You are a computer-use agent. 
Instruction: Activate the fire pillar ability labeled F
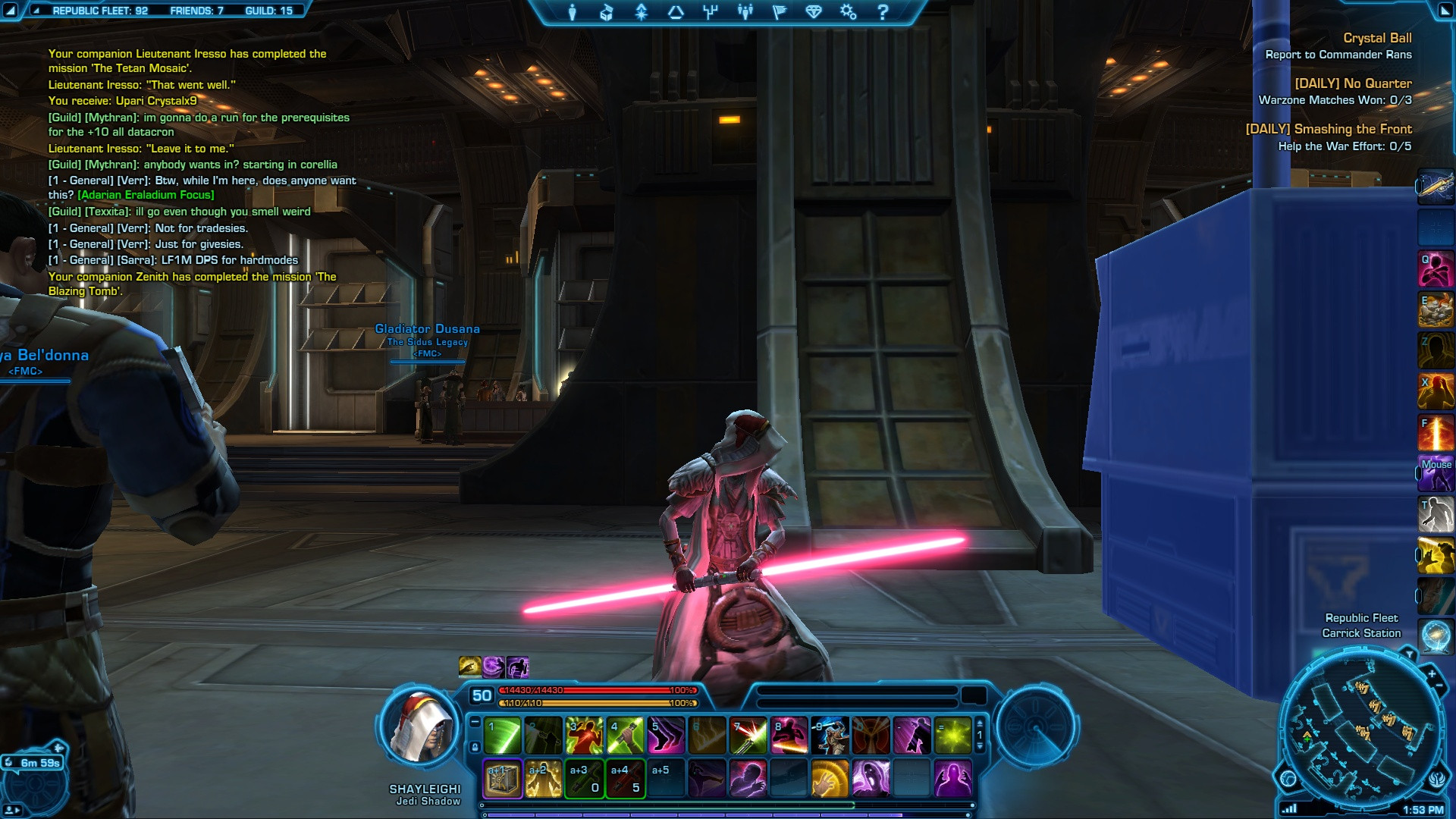[x=1436, y=432]
